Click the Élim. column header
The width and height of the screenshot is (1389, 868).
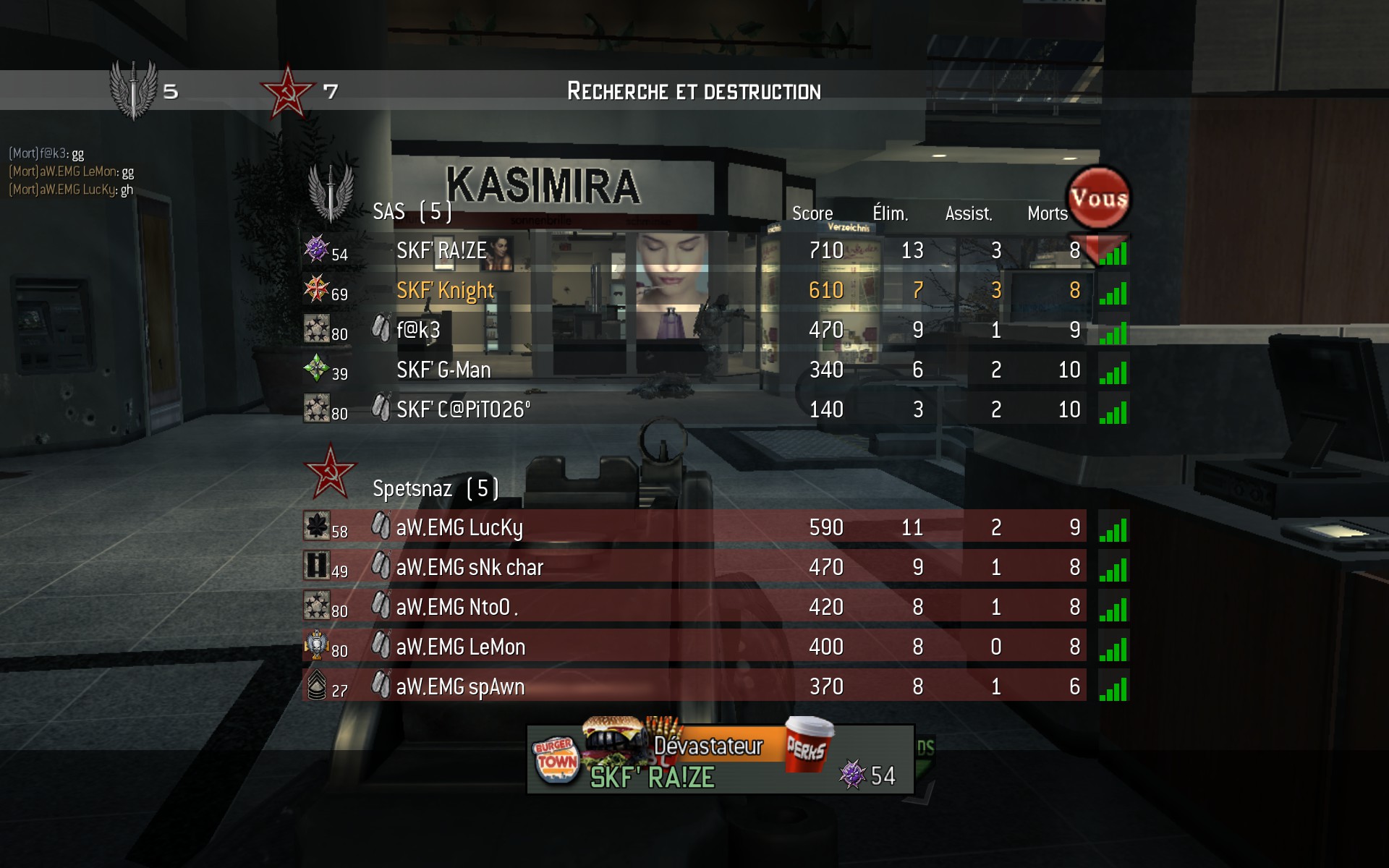890,213
